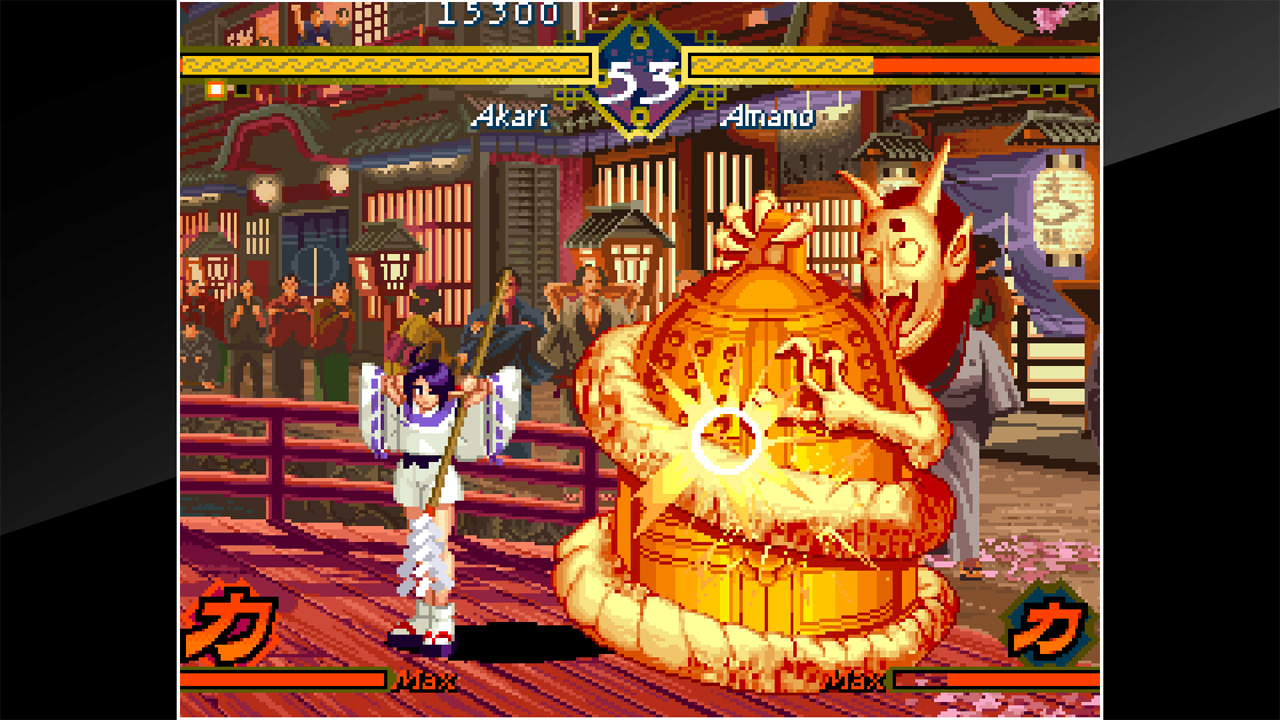
Task: Click the 力 power icon bottom-right
Action: coord(1045,625)
